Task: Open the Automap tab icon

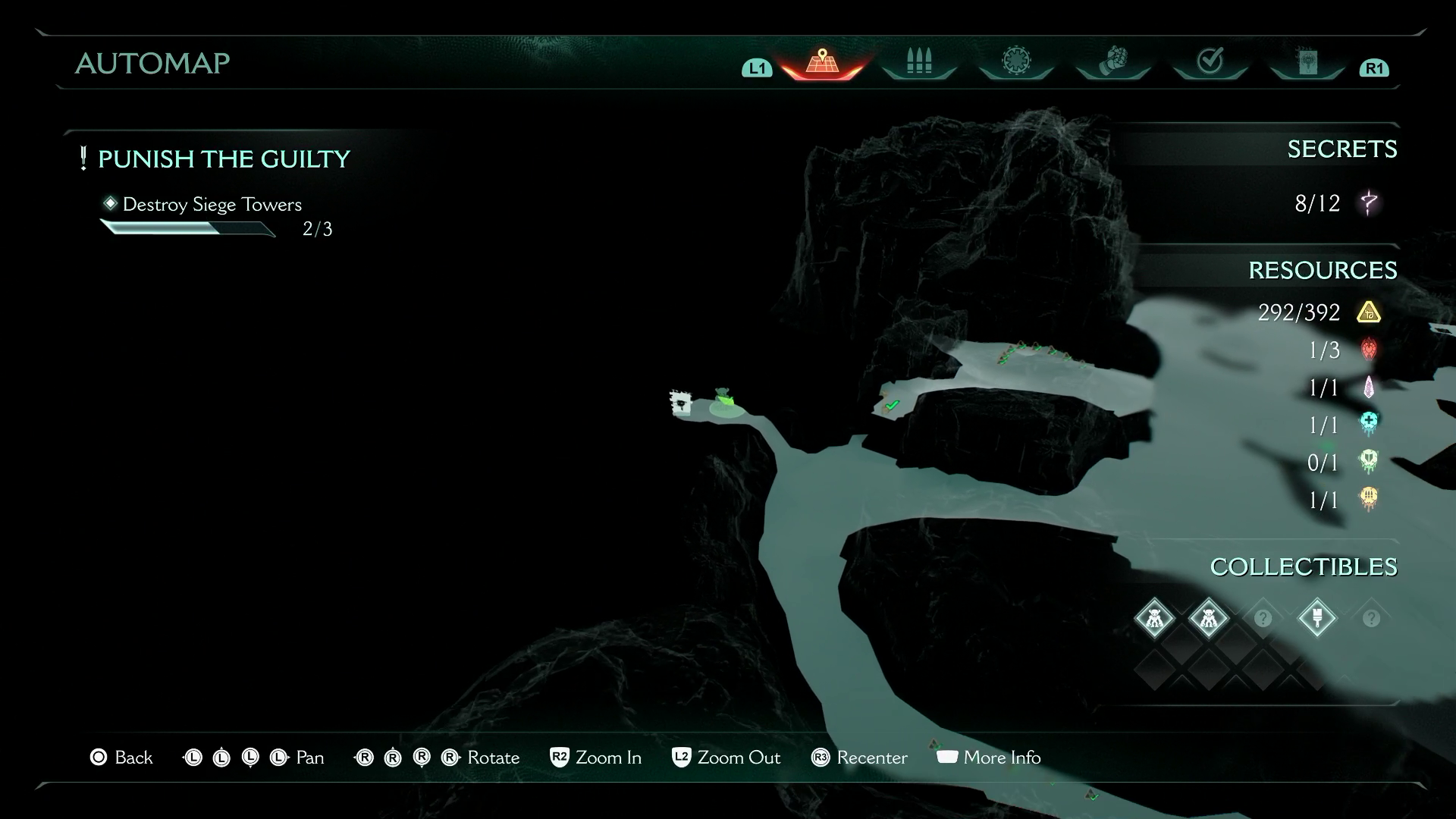Action: point(821,62)
